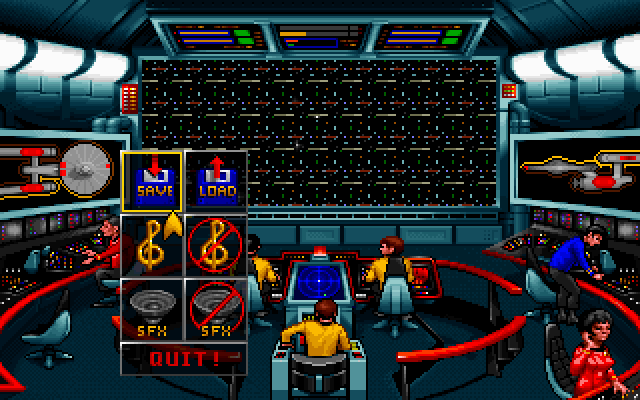Enable music with the treble clef icon
The image size is (640, 400).
[152, 244]
